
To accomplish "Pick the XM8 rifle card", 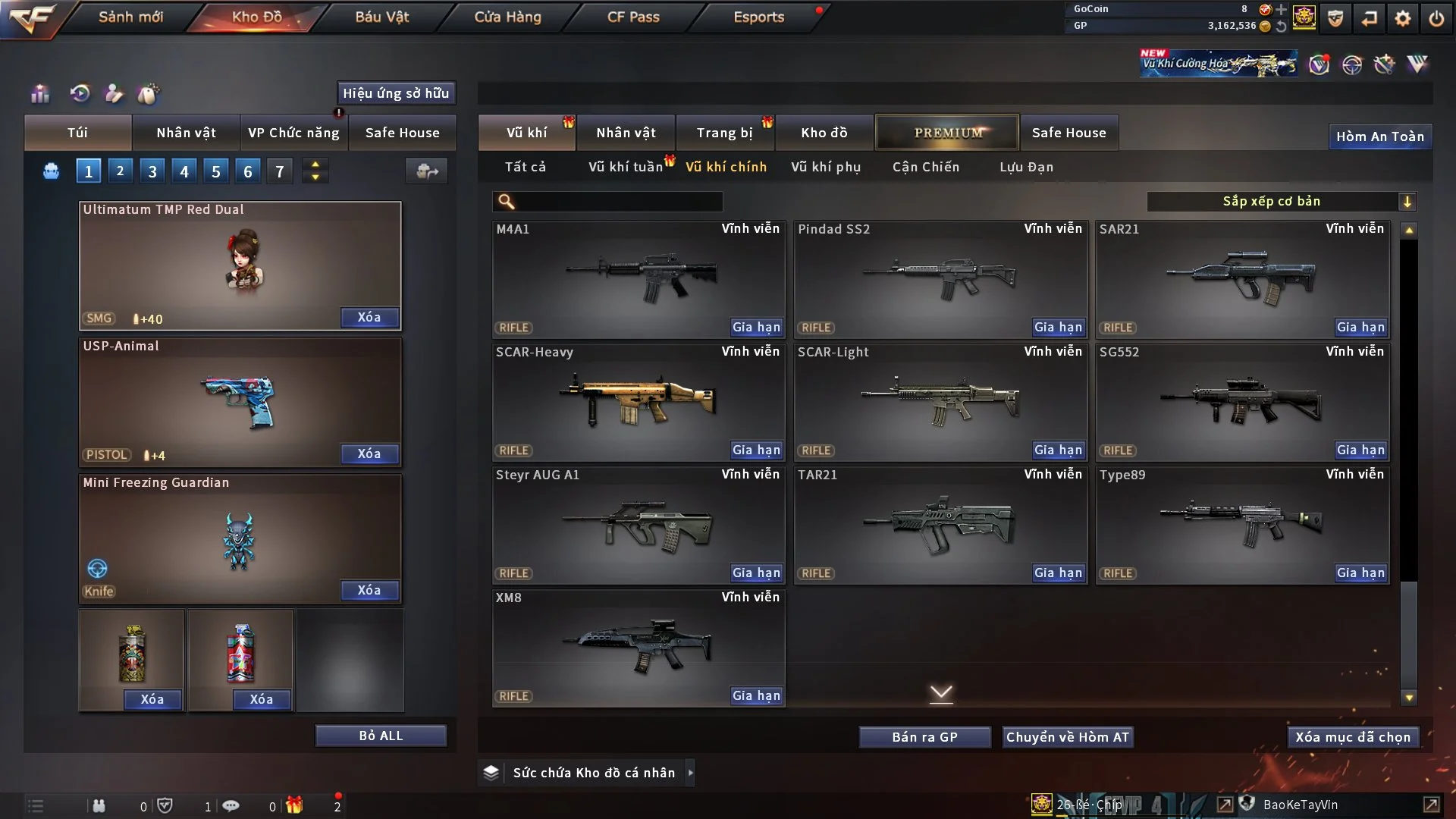I will pyautogui.click(x=638, y=646).
